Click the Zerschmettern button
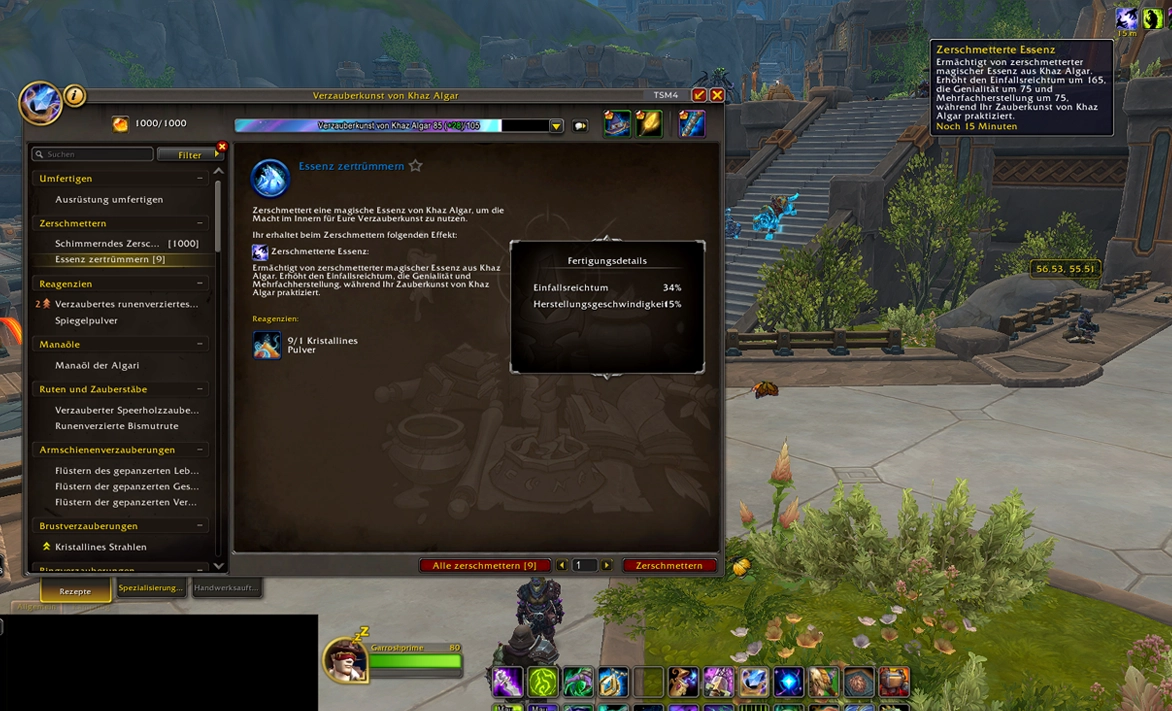Image resolution: width=1172 pixels, height=711 pixels. coord(669,565)
